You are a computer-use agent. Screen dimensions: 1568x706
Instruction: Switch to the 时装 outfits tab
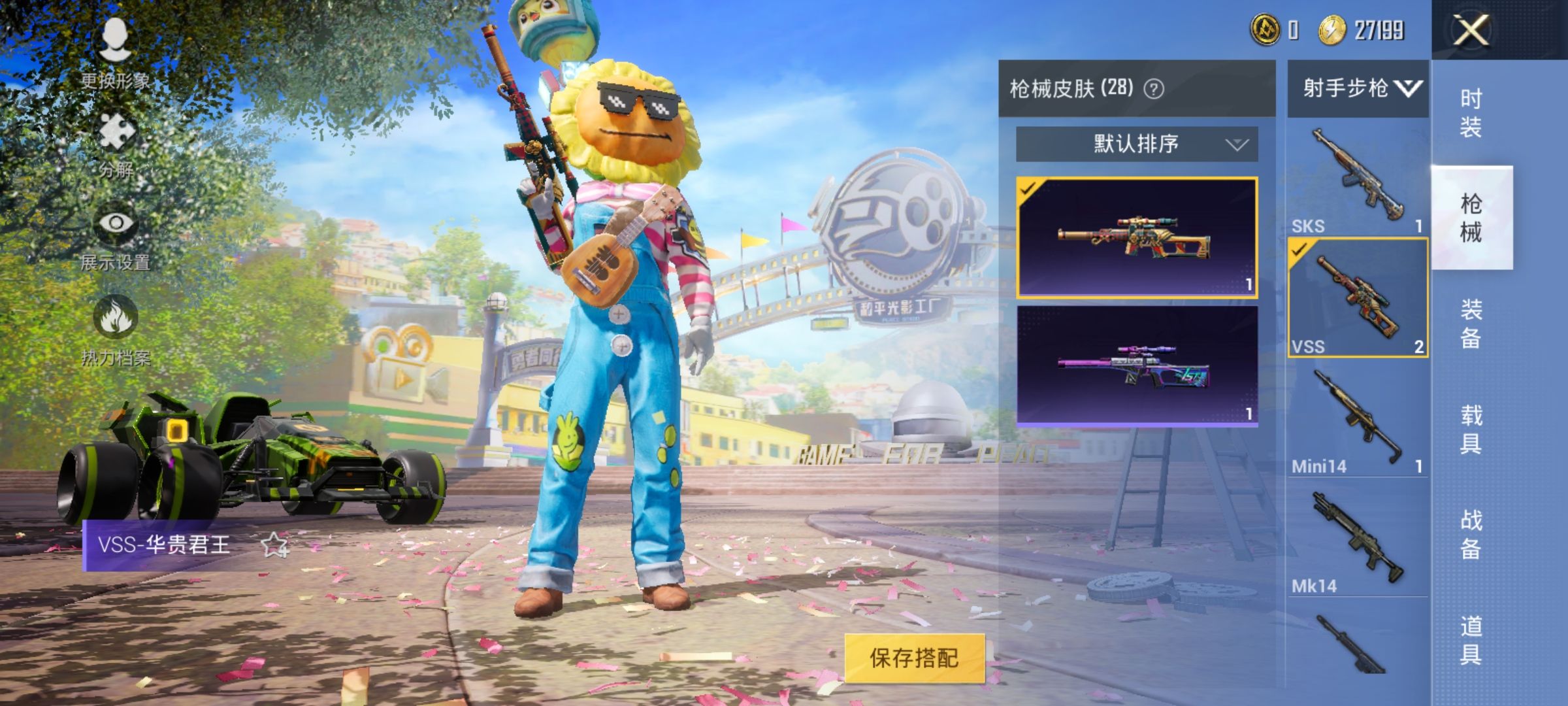pos(1471,112)
